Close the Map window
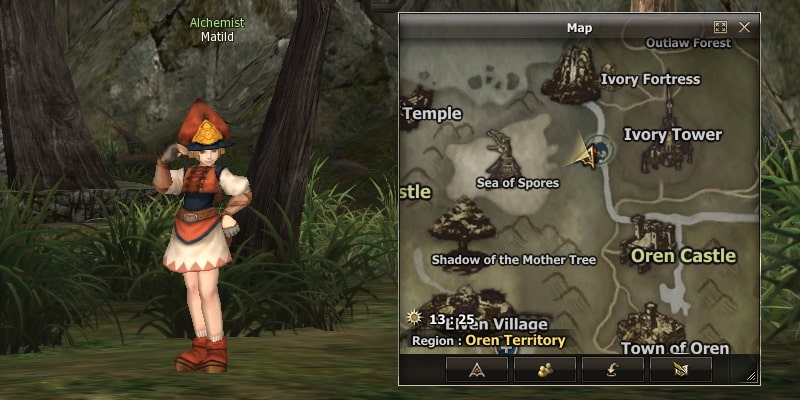This screenshot has height=400, width=800. pos(744,28)
